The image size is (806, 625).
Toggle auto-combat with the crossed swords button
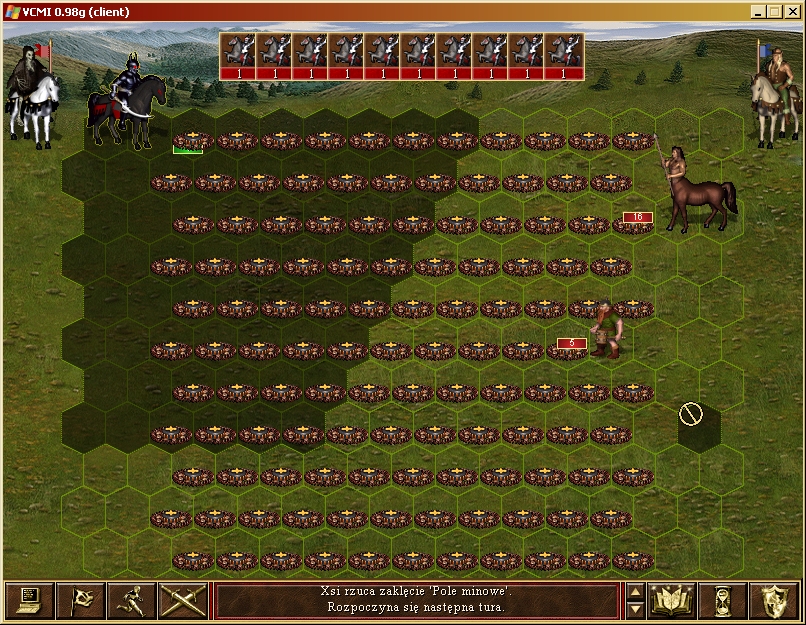coord(183,600)
